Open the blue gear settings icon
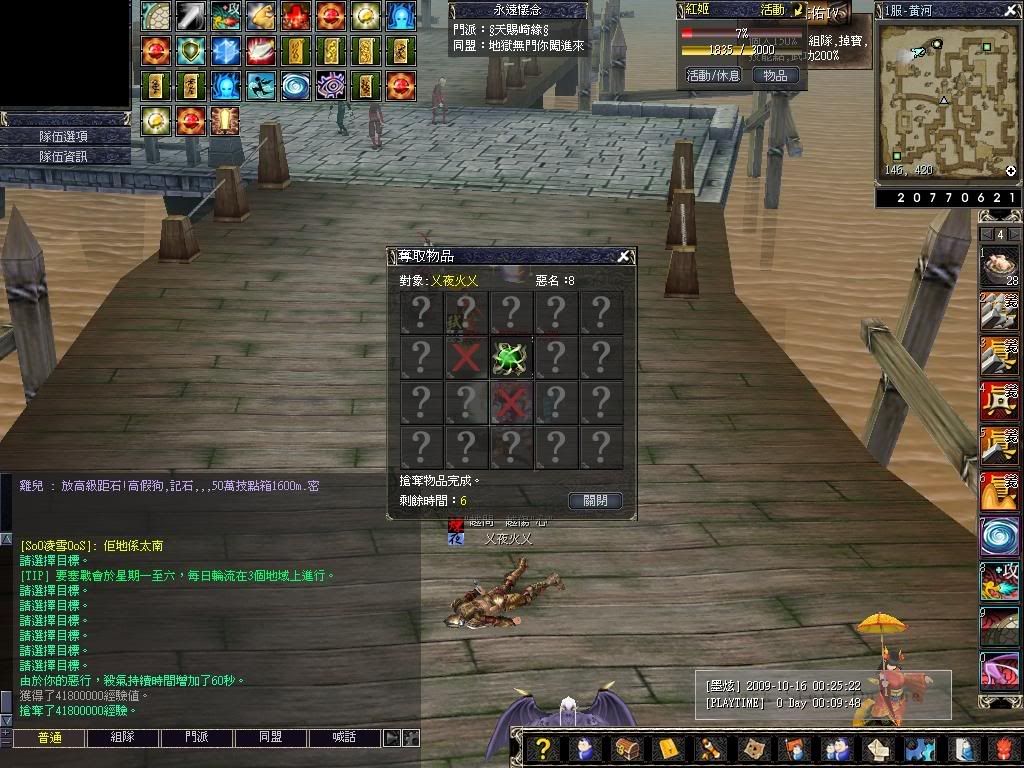Viewport: 1024px width, 768px height. click(x=919, y=749)
